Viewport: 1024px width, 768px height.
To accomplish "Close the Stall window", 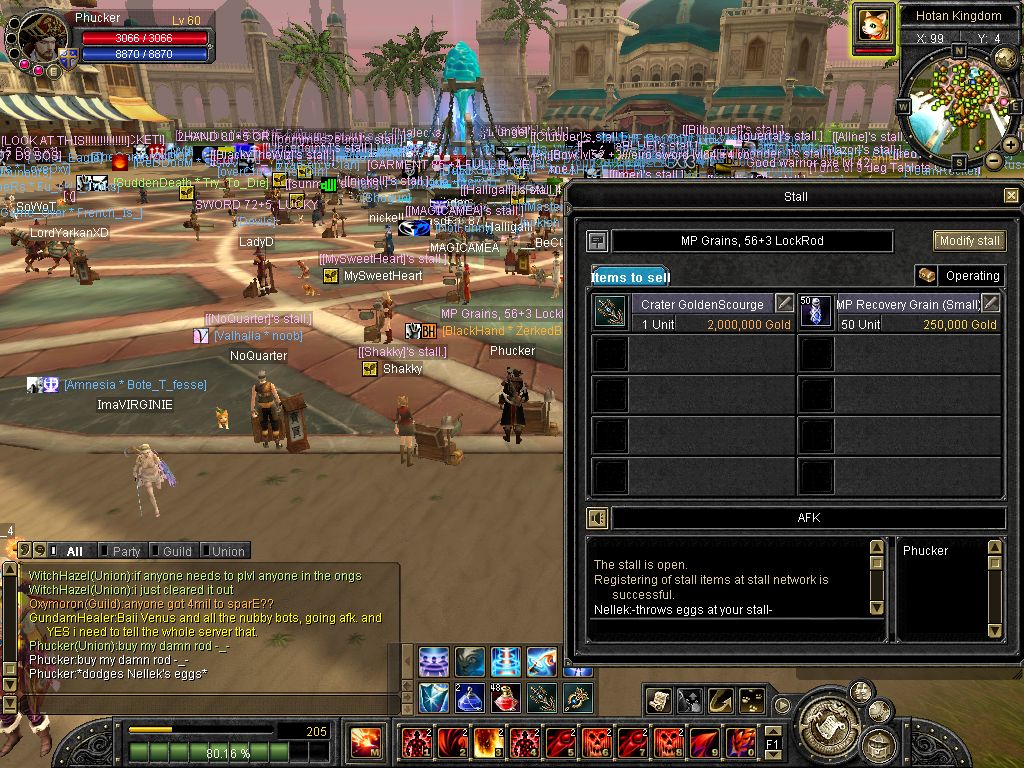I will pyautogui.click(x=1011, y=196).
